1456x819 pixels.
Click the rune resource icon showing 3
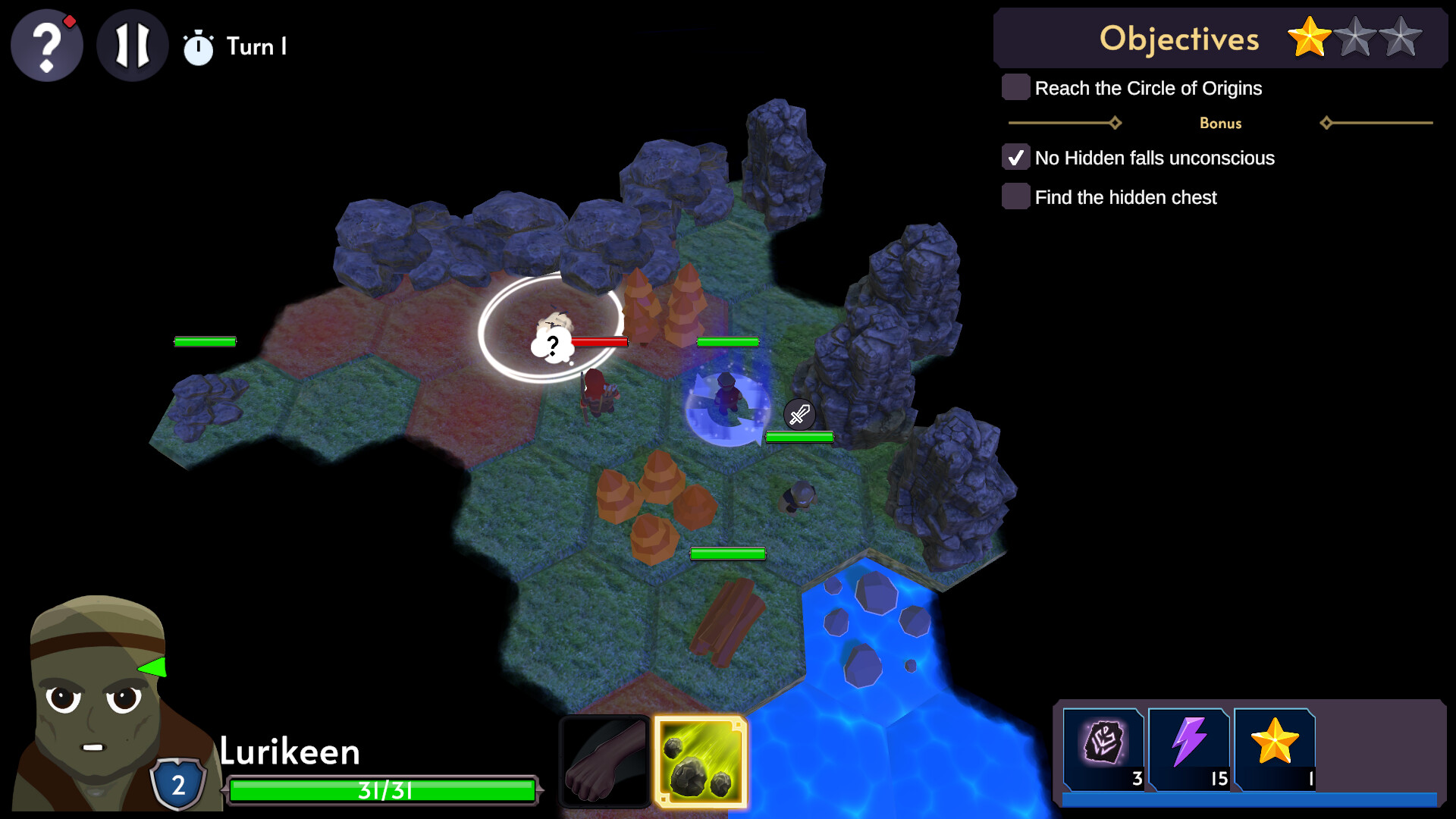point(1103,749)
